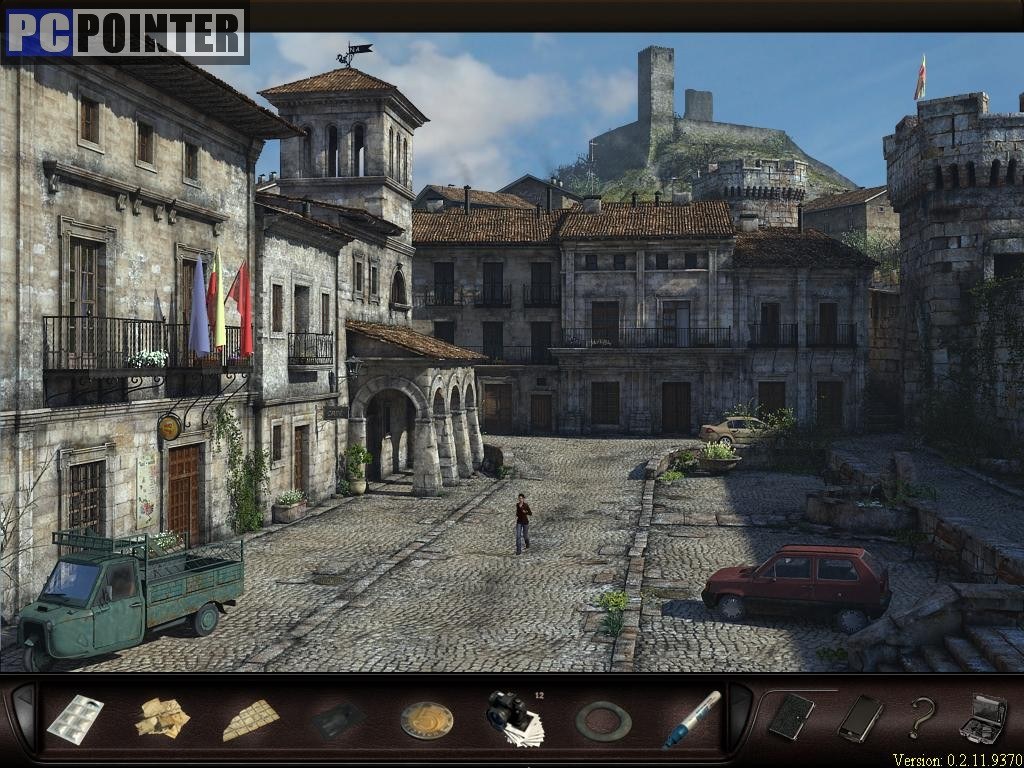The image size is (1024, 768).
Task: Select the gold and silver coin
Action: (427, 719)
